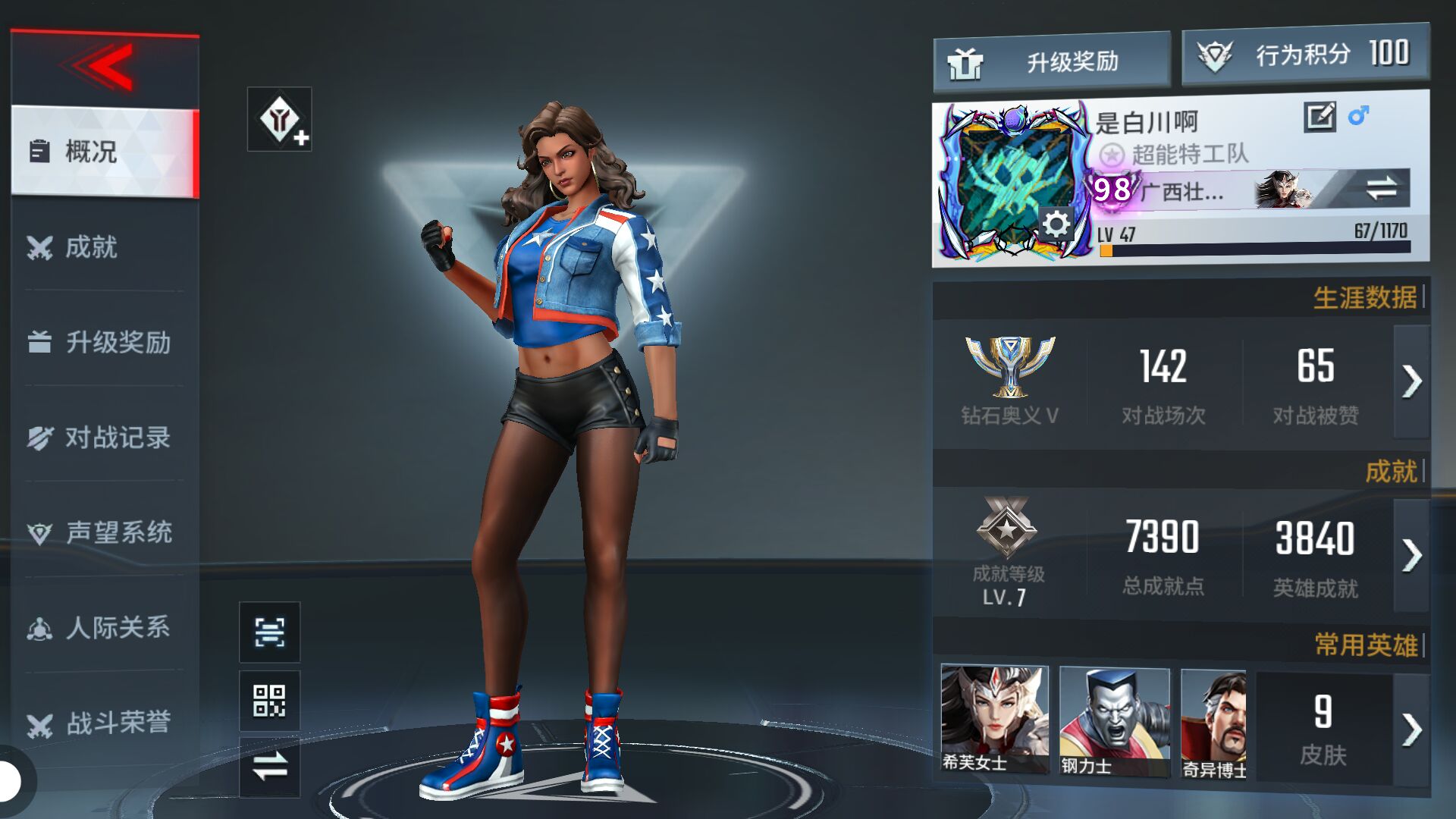Open the 升级奖励 sidebar tab
This screenshot has height=819, width=1456.
(105, 342)
